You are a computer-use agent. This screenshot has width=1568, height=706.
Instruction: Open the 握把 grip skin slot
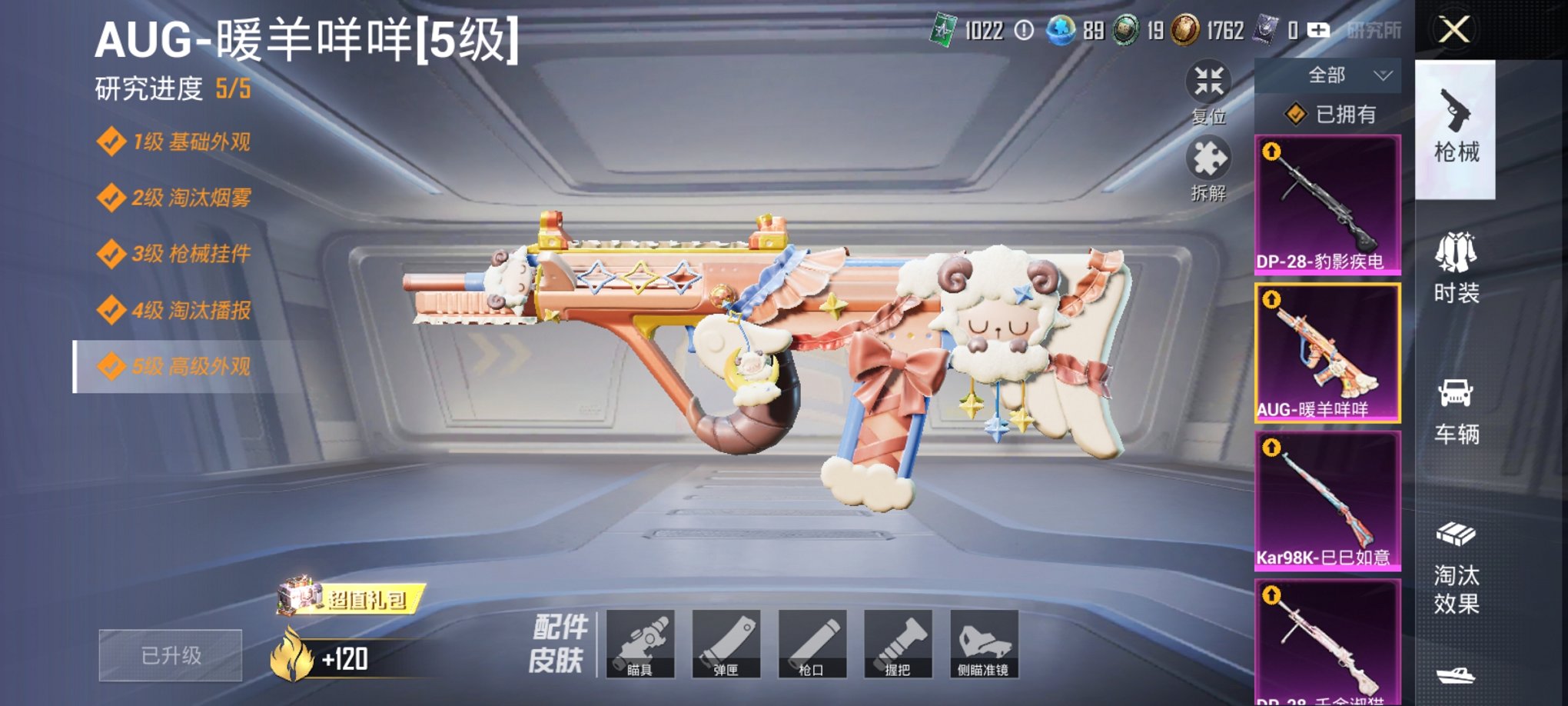(x=901, y=644)
